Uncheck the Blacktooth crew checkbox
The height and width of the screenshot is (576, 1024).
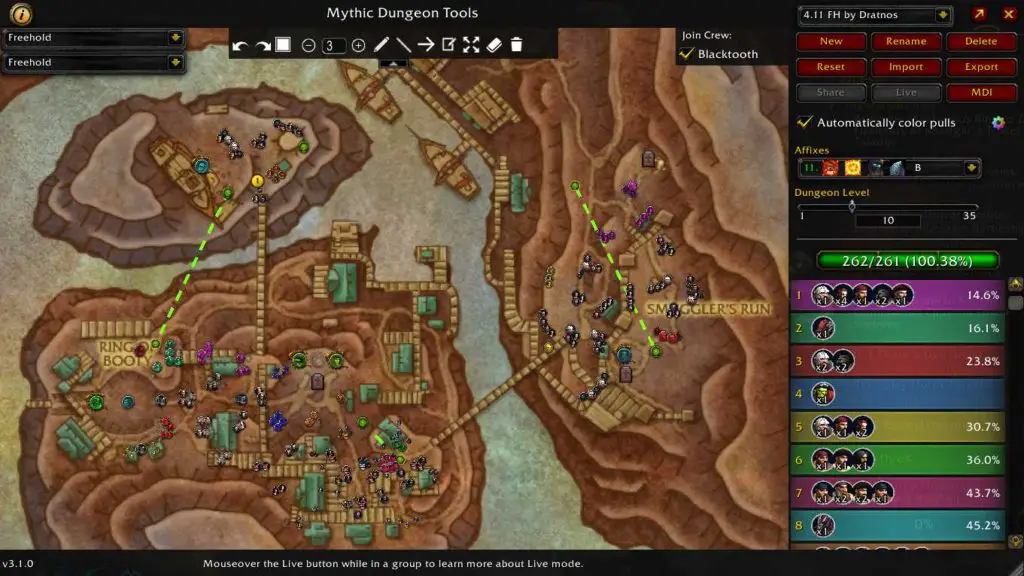pos(686,54)
